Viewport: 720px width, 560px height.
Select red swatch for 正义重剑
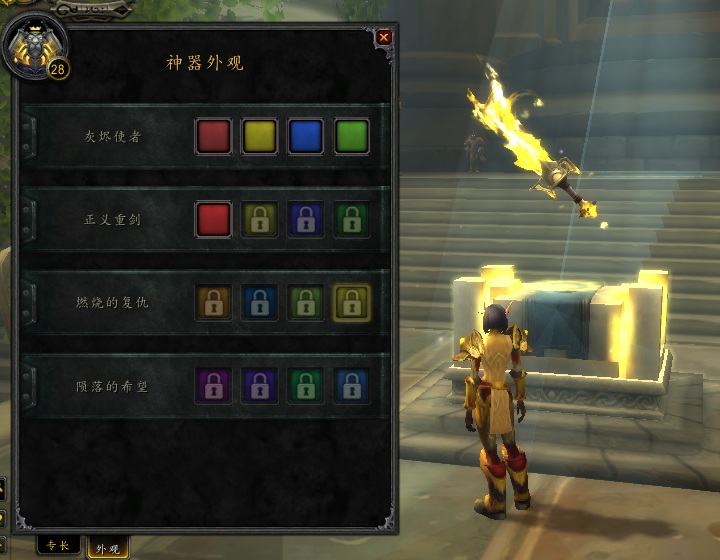(214, 219)
